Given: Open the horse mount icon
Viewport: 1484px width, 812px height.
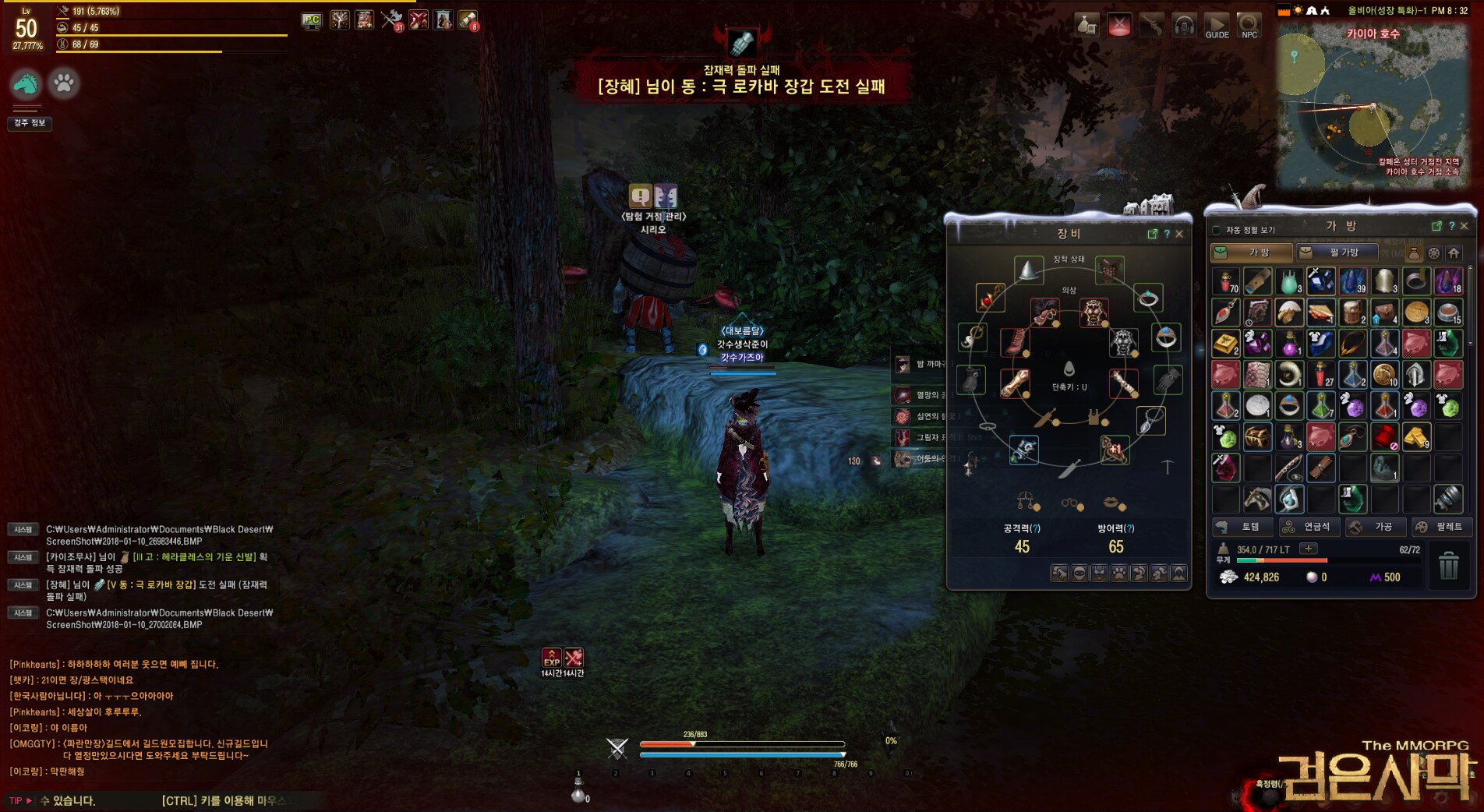Looking at the screenshot, I should click(x=26, y=83).
